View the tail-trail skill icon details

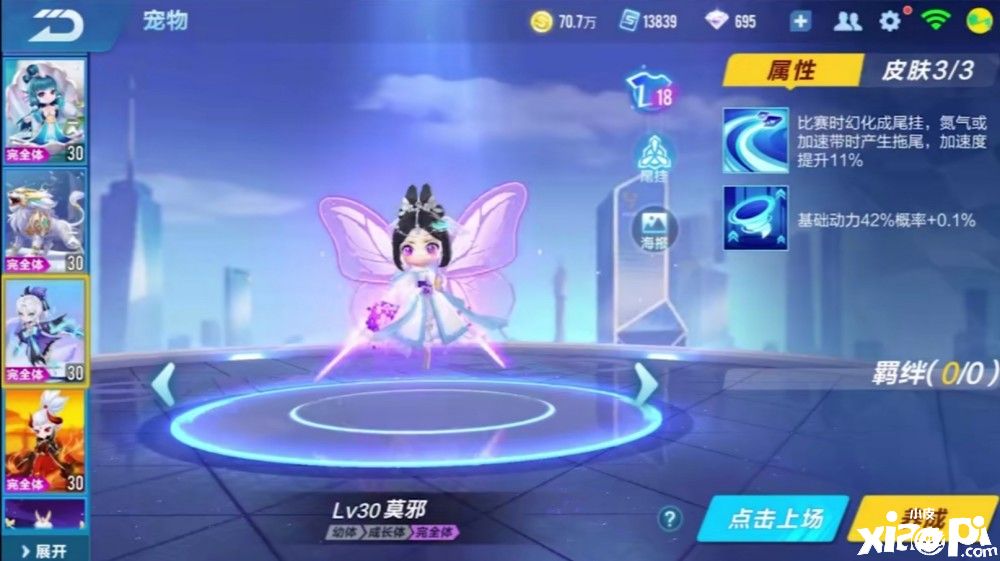tap(755, 141)
